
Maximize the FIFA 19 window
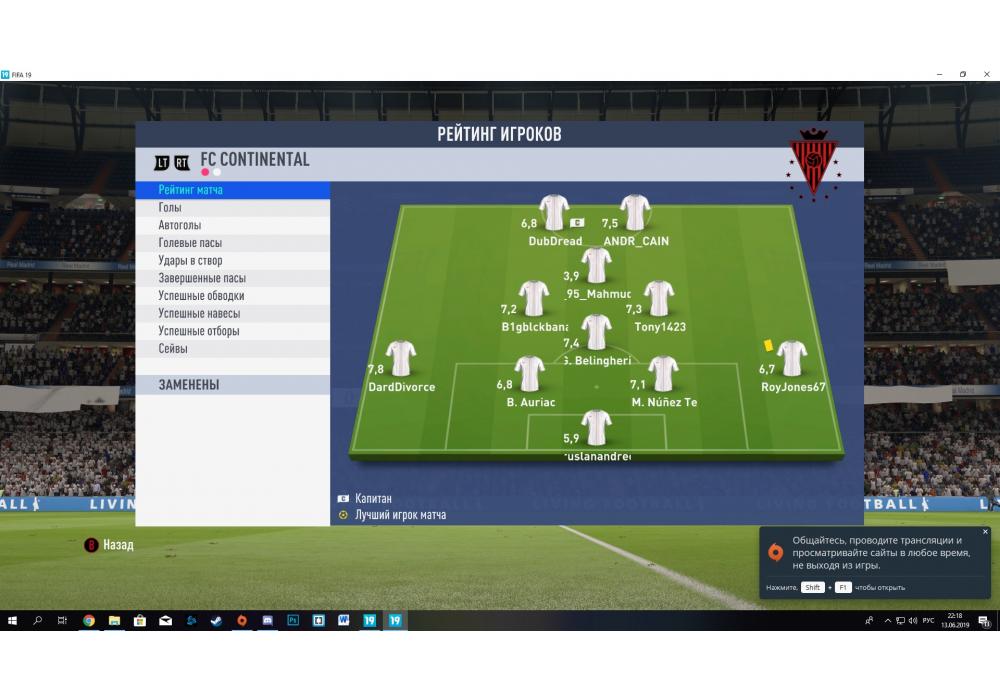pyautogui.click(x=963, y=74)
